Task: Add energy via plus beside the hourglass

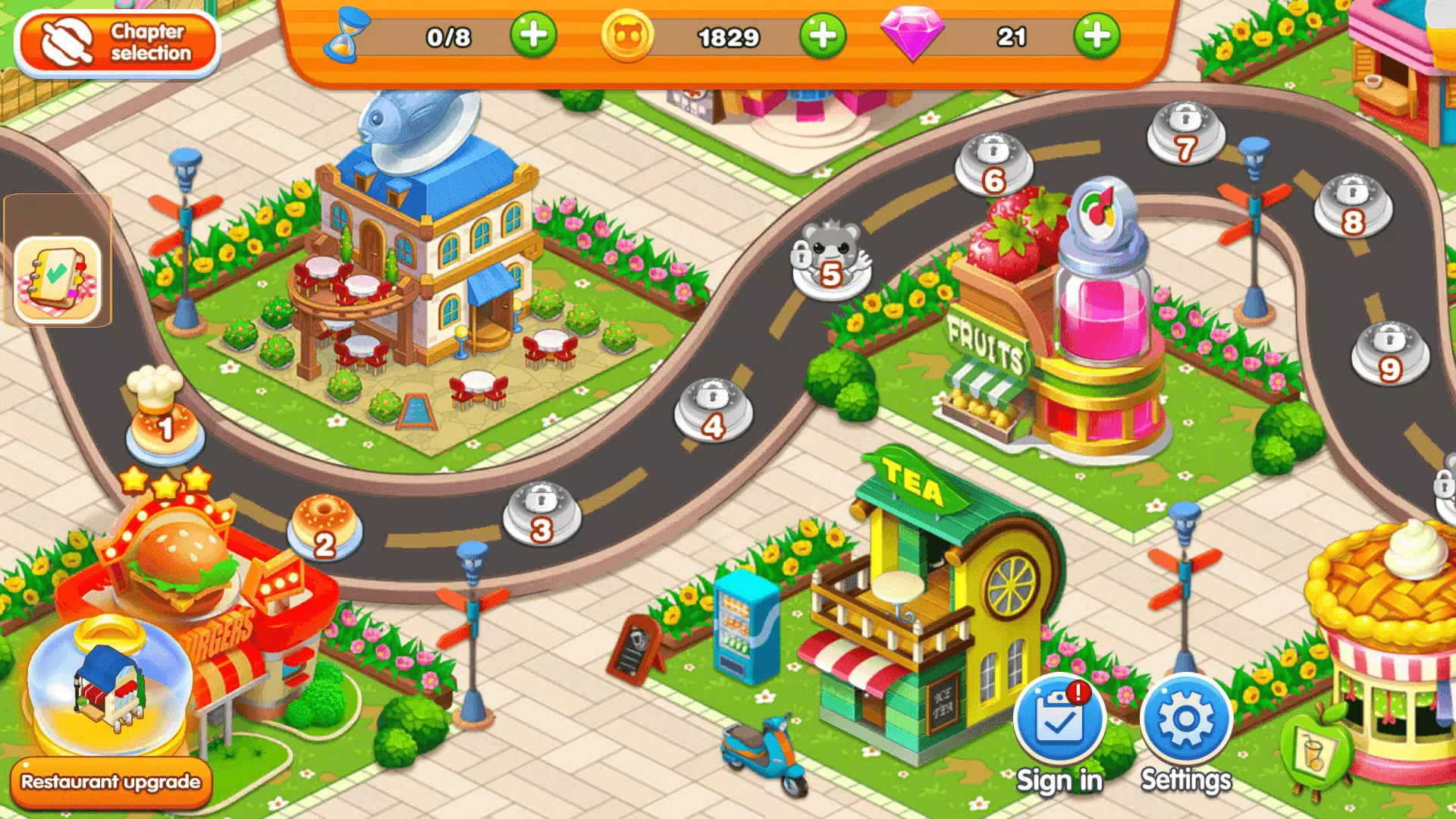Action: [533, 34]
